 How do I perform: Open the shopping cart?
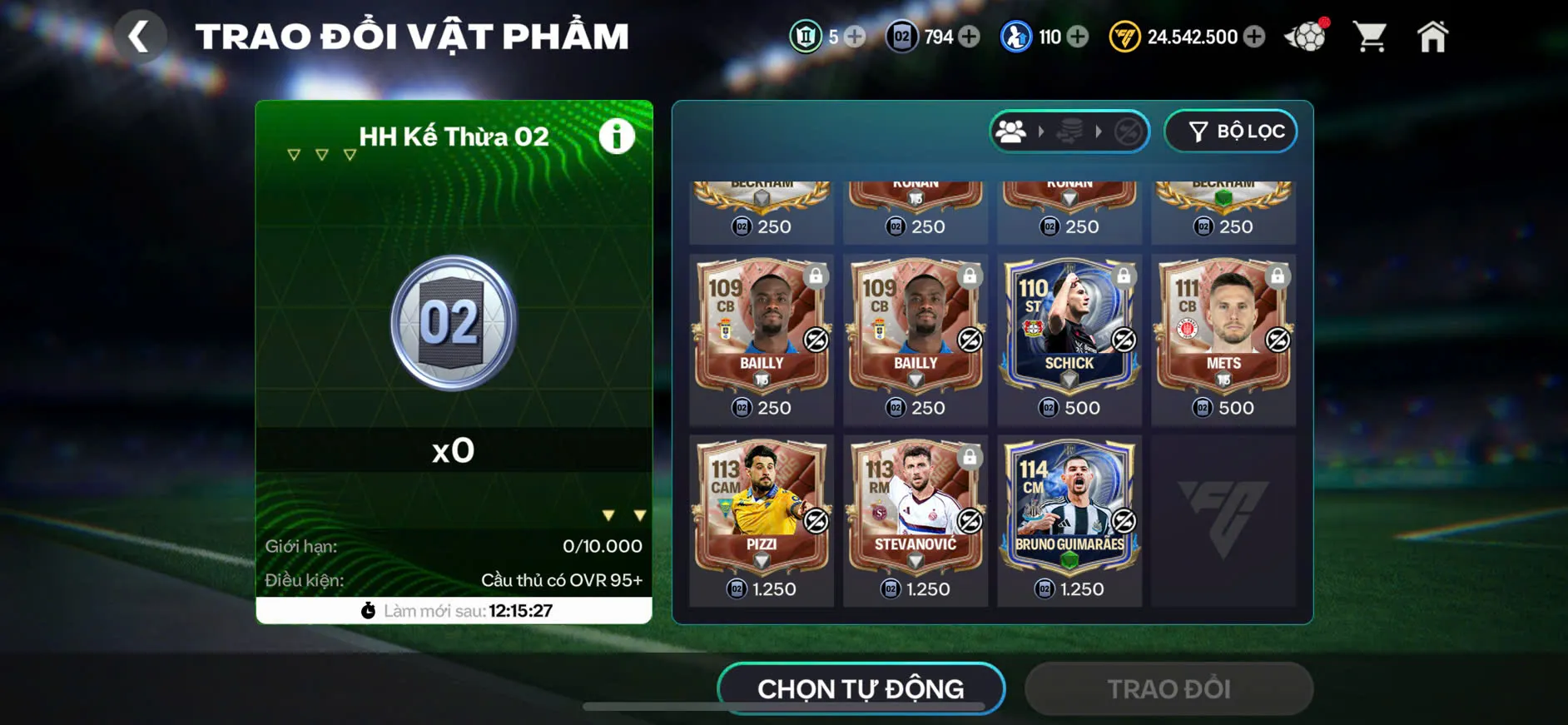click(1370, 37)
